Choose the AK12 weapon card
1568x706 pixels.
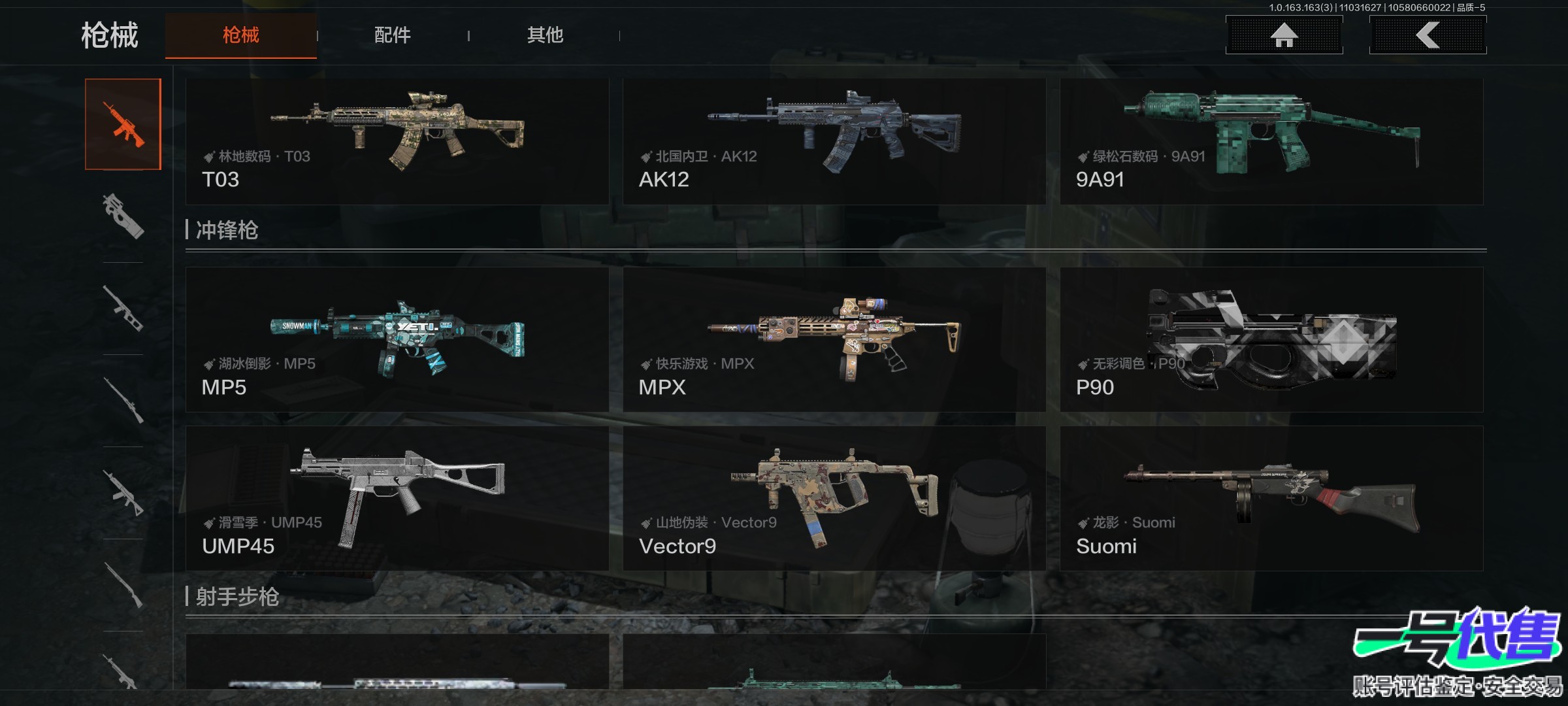point(834,141)
